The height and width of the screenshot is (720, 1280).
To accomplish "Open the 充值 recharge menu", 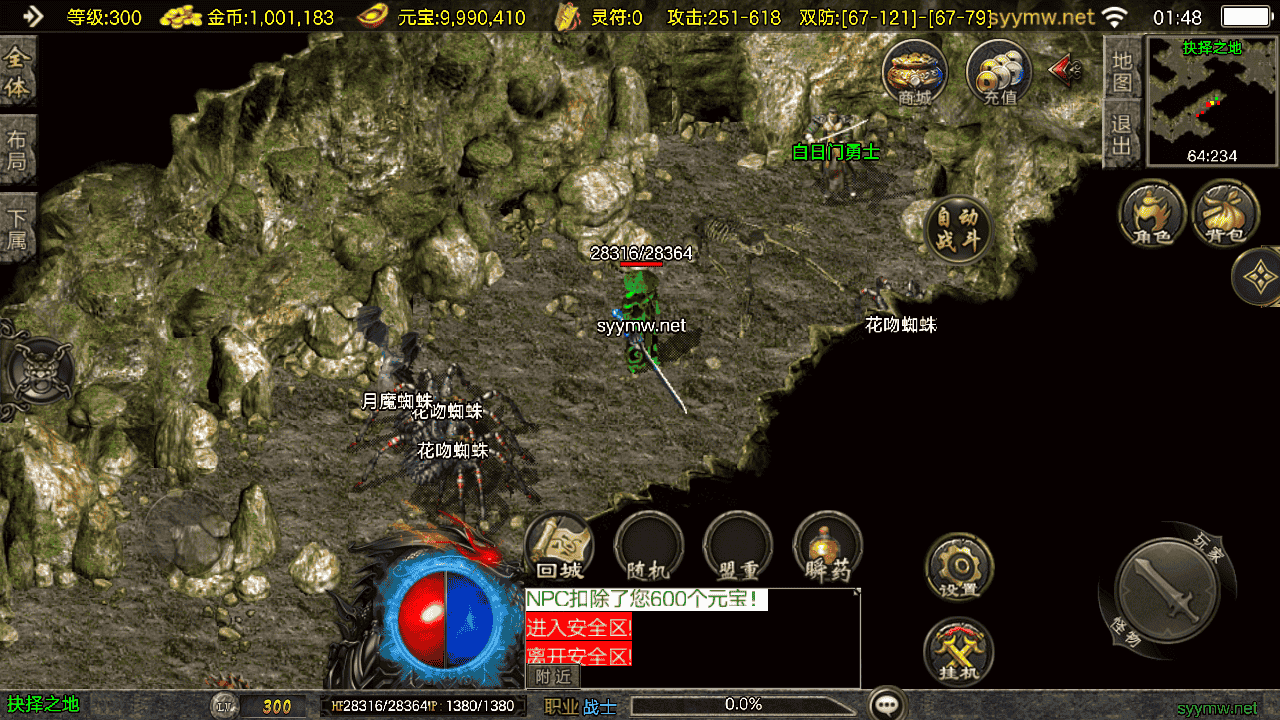I will tap(998, 72).
